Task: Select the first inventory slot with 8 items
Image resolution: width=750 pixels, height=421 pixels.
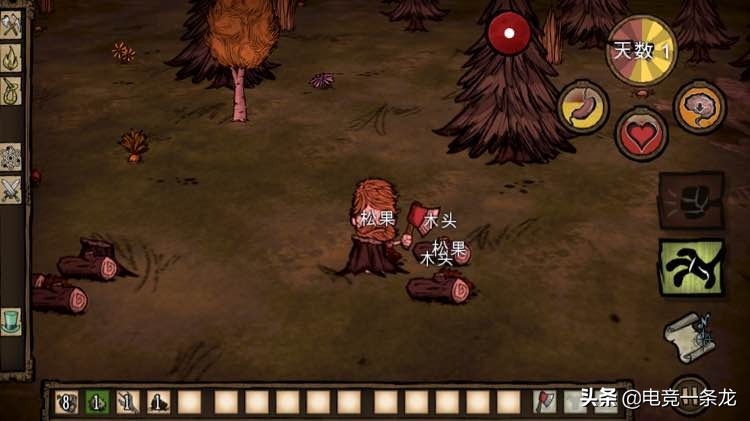Action: click(66, 402)
